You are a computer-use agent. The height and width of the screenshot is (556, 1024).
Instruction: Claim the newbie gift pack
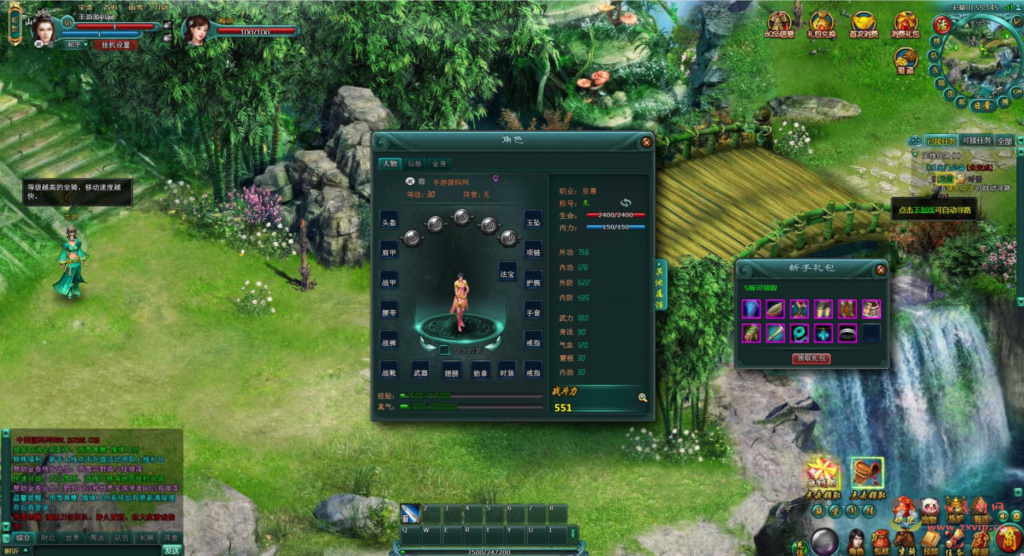pyautogui.click(x=810, y=358)
